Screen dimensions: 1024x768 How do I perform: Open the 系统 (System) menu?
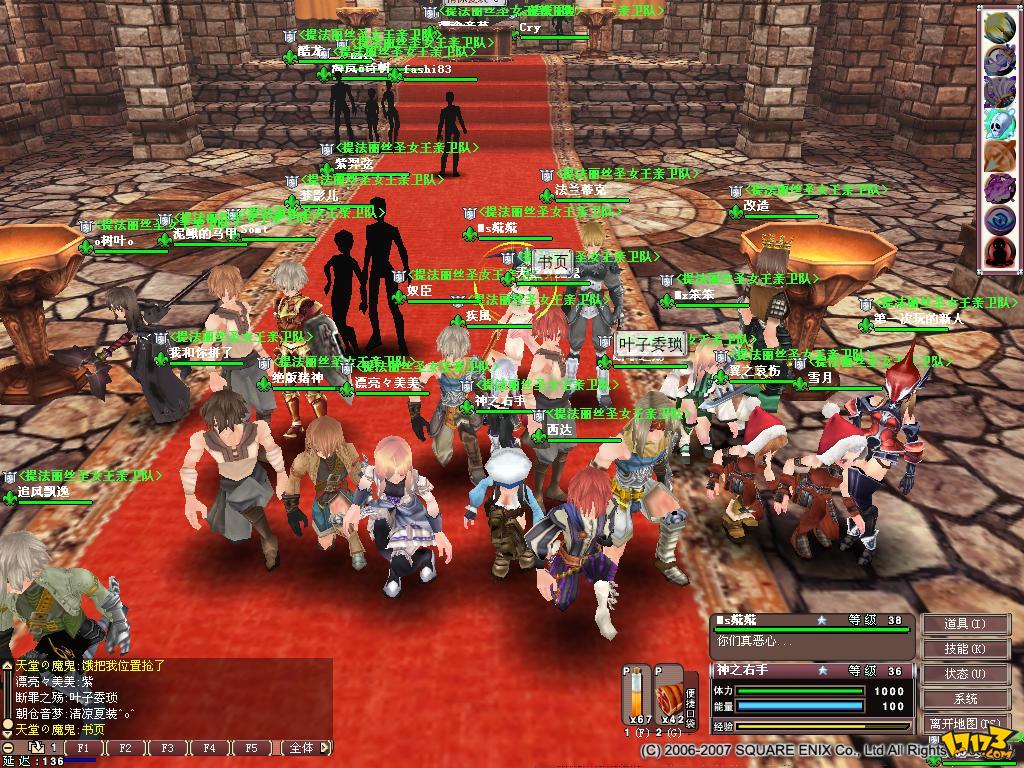[964, 699]
